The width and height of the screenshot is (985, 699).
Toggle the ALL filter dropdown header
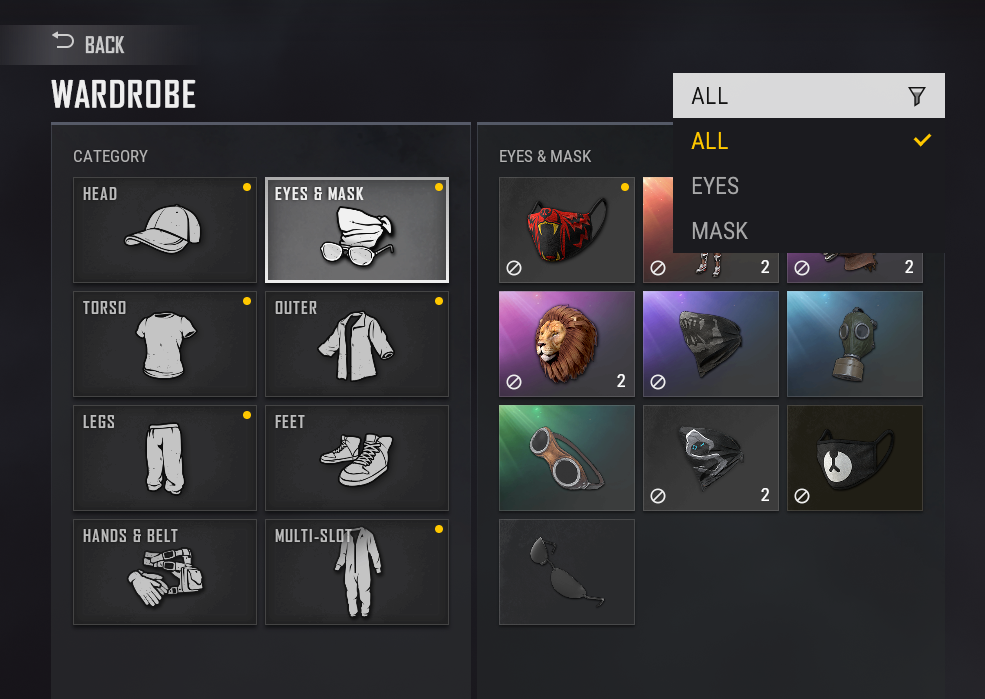[x=808, y=96]
